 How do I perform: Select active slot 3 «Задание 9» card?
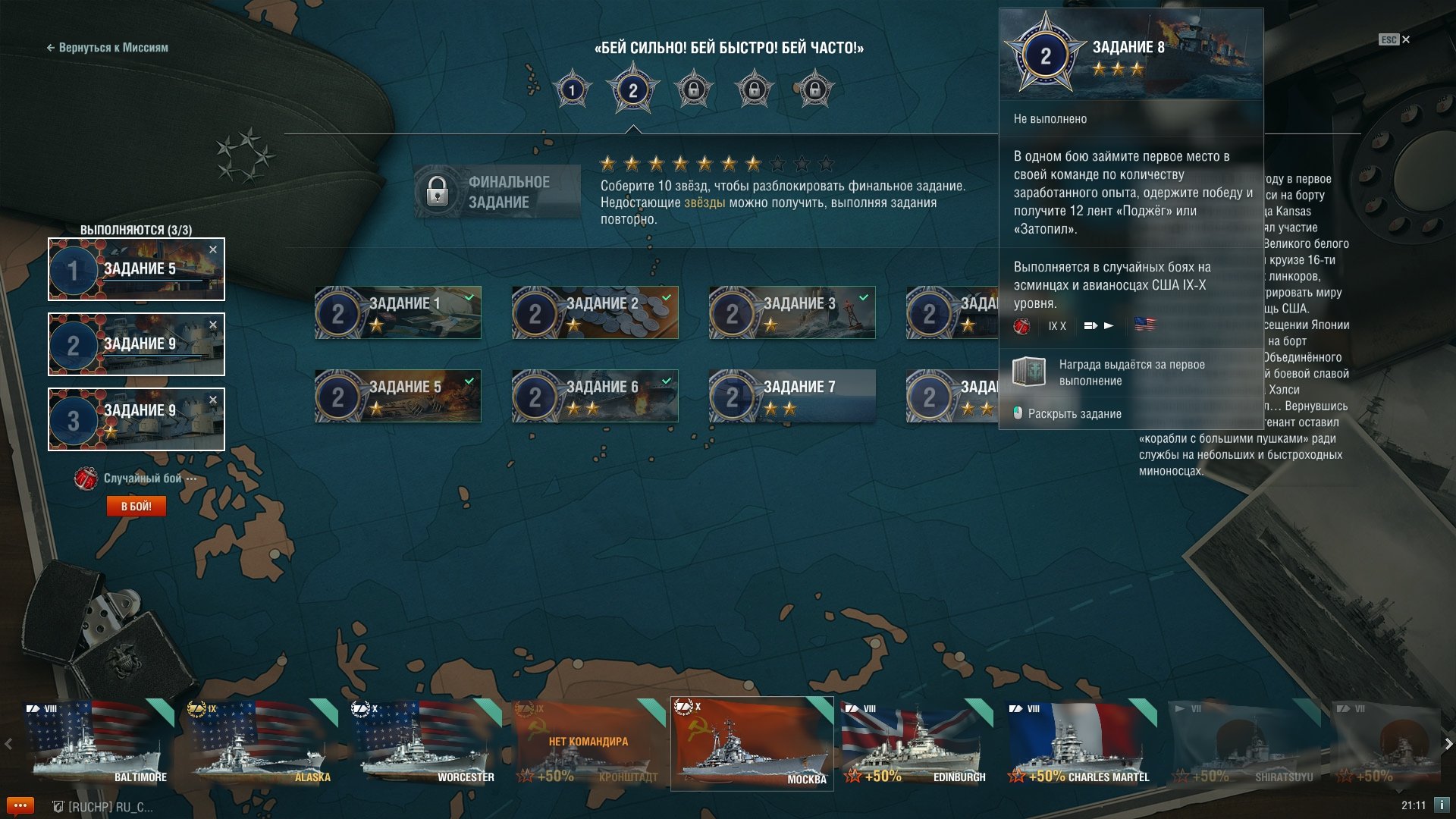point(136,419)
